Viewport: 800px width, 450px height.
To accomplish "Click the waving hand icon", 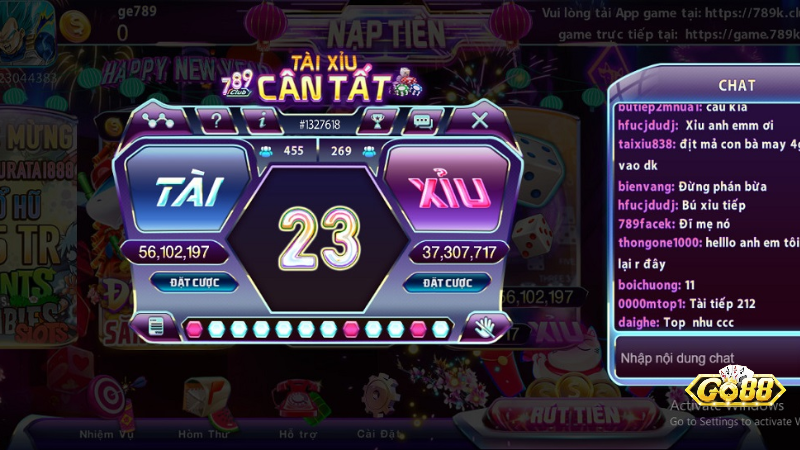I will (x=485, y=326).
